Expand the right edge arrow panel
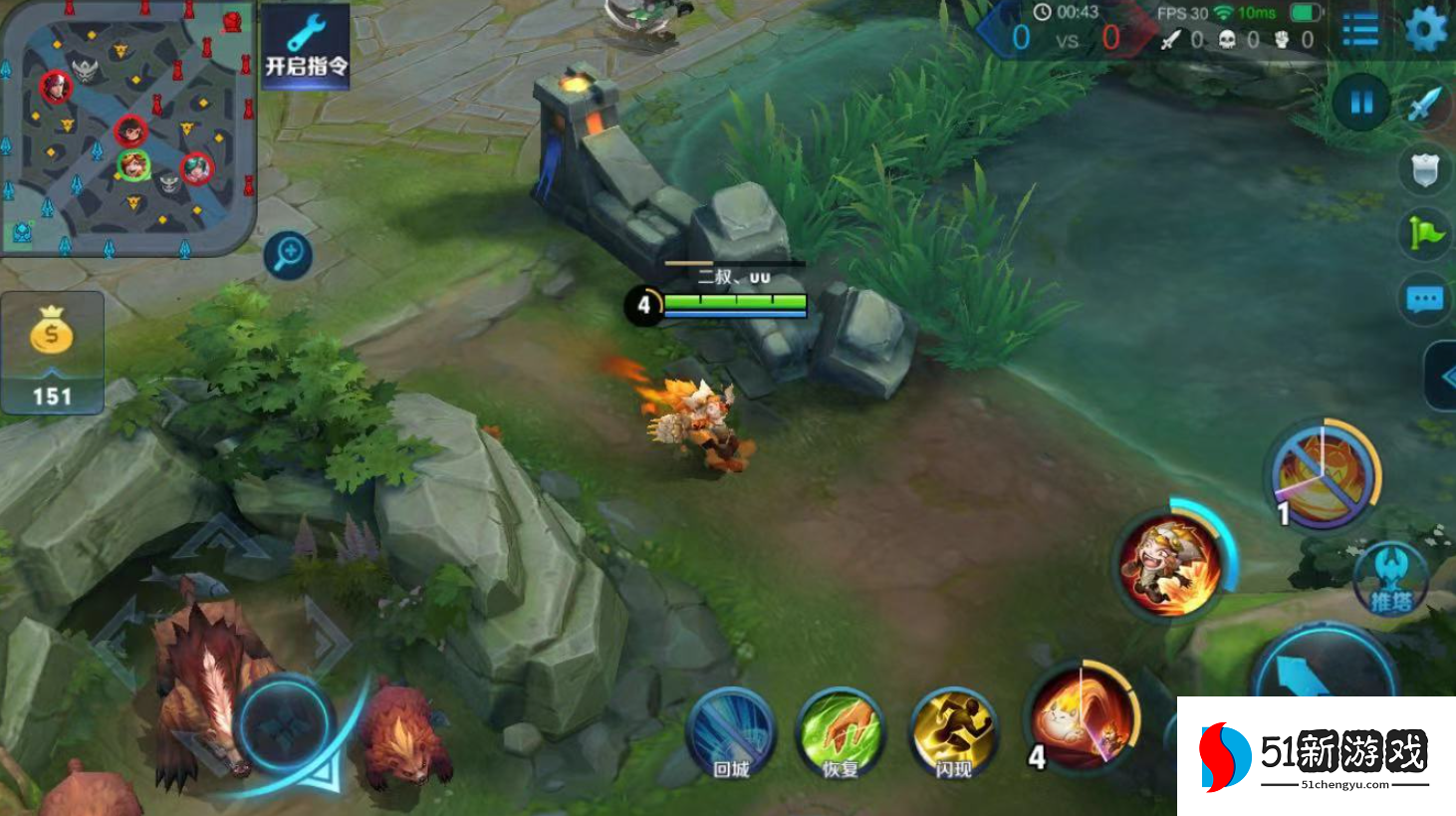1456x816 pixels. [1443, 377]
